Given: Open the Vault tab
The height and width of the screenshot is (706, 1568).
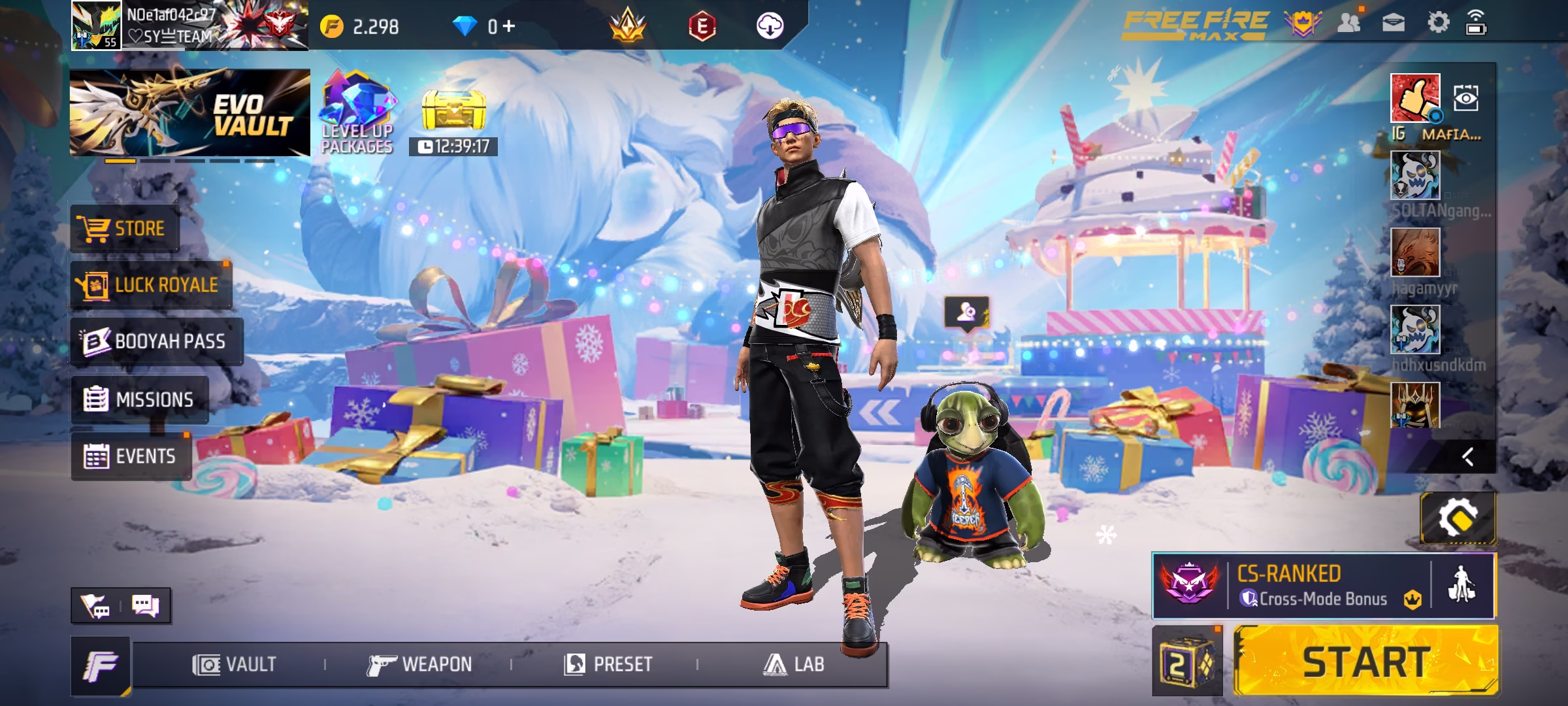Looking at the screenshot, I should click(235, 665).
